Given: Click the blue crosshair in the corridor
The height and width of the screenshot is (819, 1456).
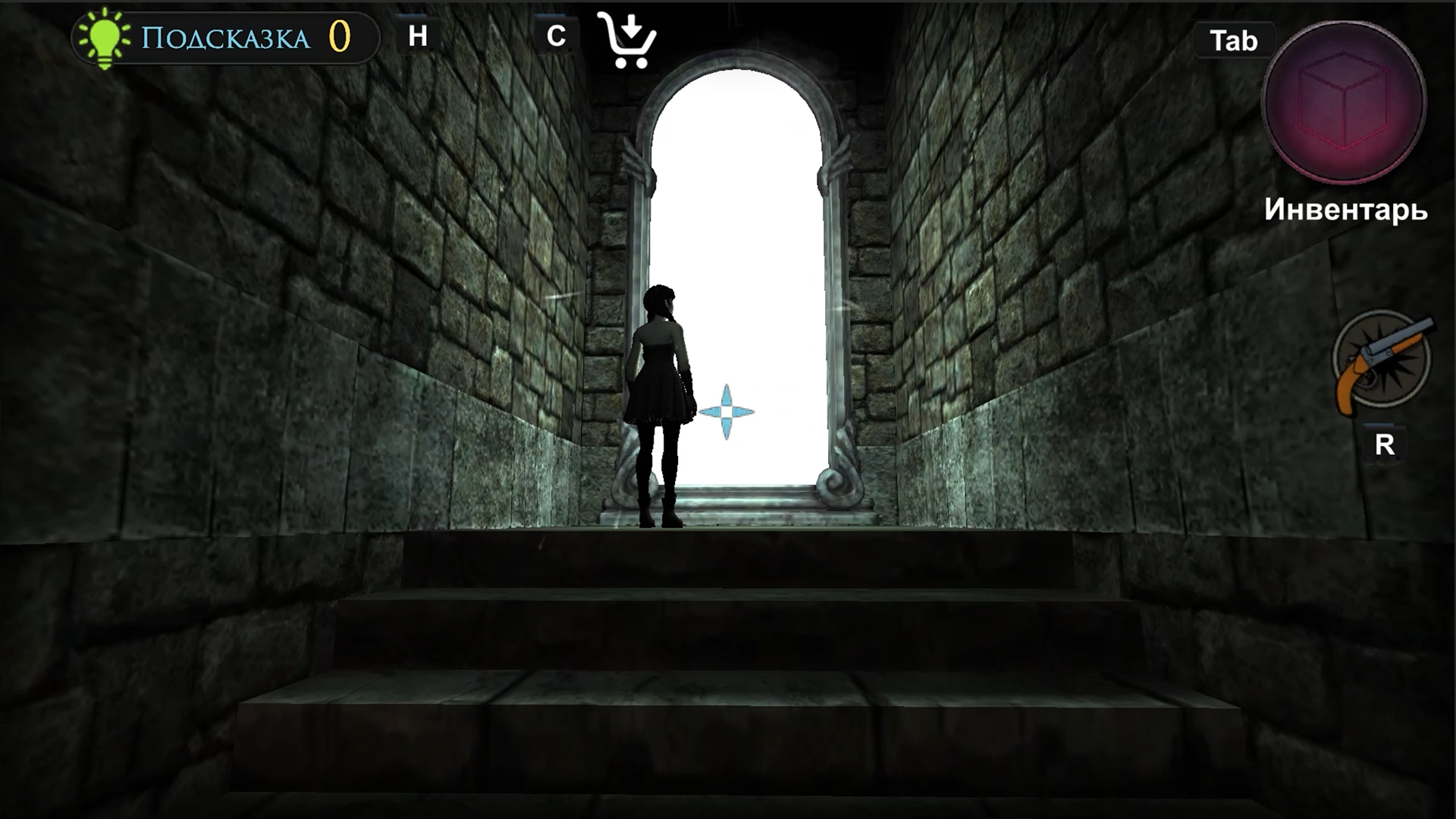Looking at the screenshot, I should point(726,410).
